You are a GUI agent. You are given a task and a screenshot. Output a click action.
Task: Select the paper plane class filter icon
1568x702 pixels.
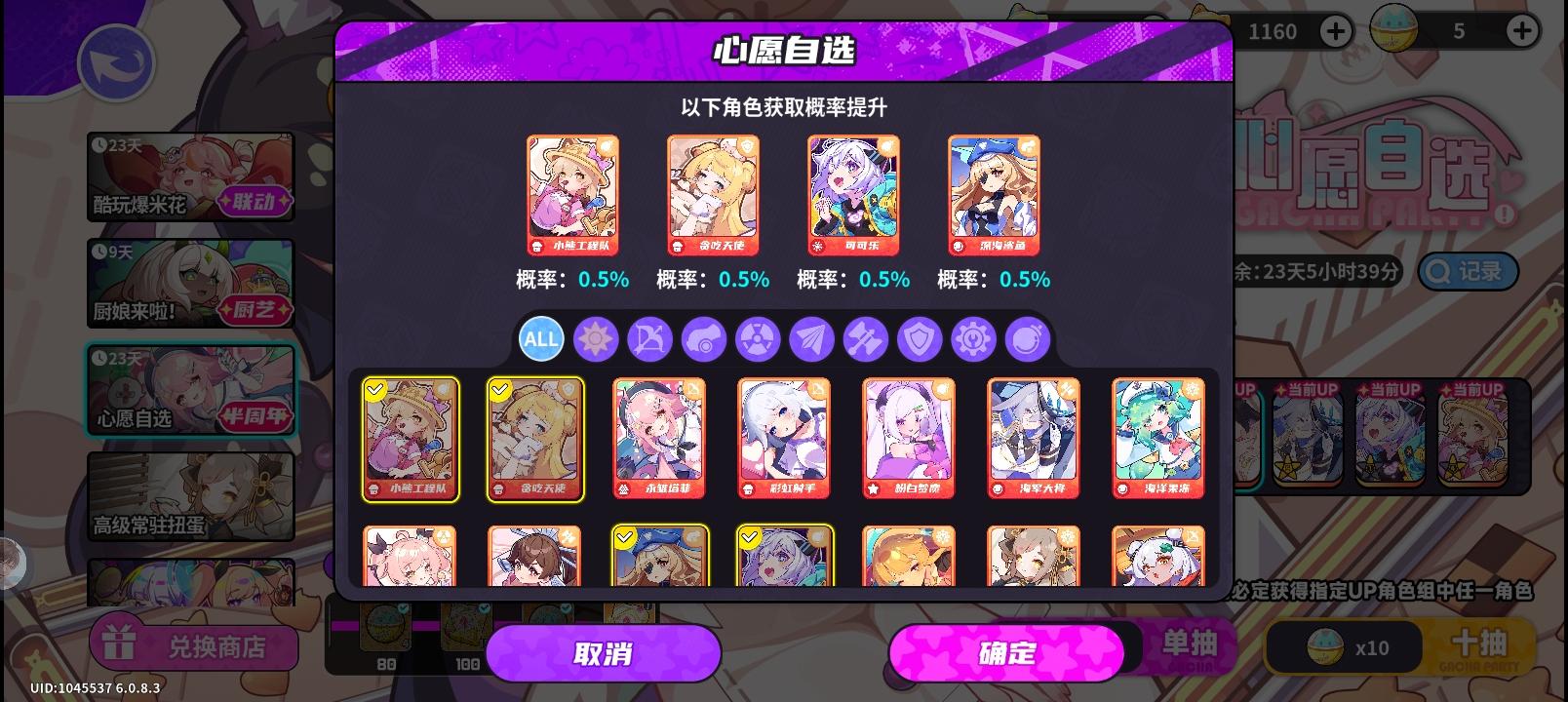(x=811, y=339)
